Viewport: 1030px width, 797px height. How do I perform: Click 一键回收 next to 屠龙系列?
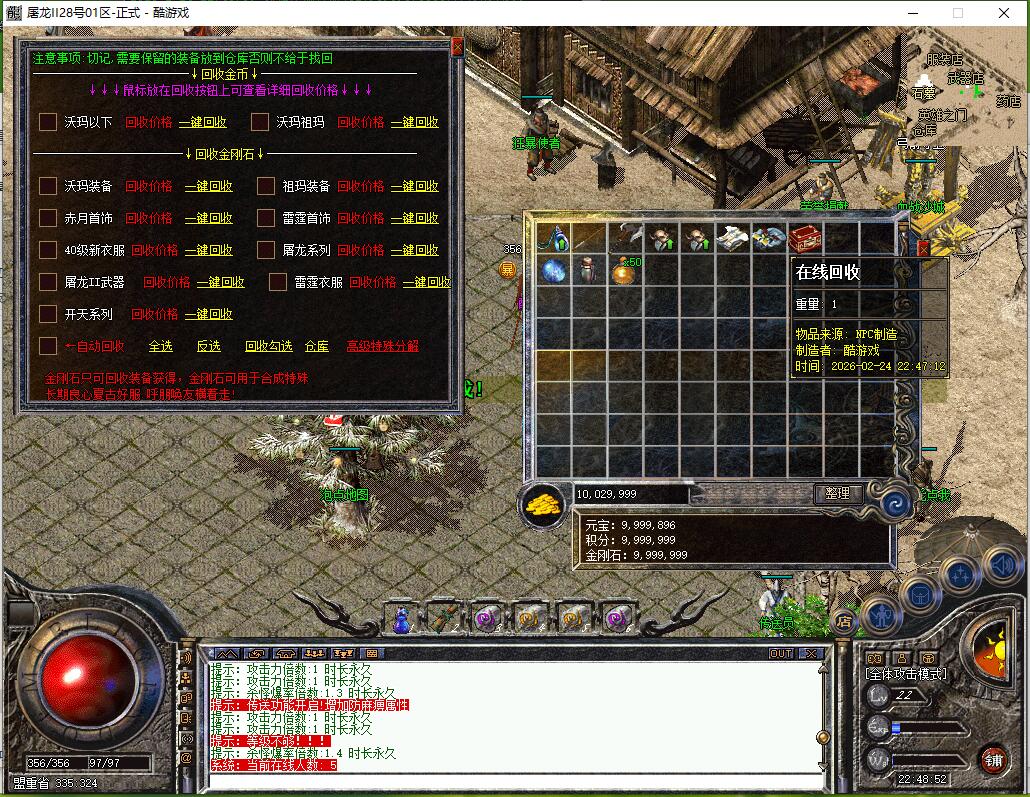click(x=414, y=250)
